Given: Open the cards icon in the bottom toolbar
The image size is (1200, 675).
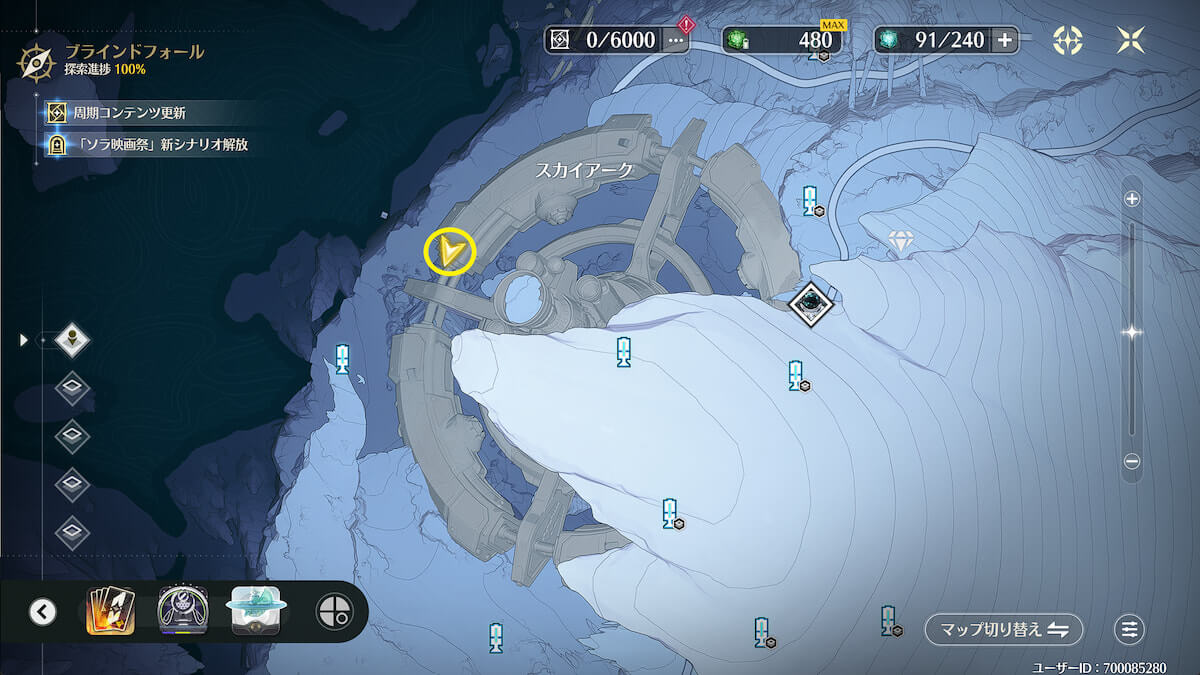Looking at the screenshot, I should click(x=111, y=611).
